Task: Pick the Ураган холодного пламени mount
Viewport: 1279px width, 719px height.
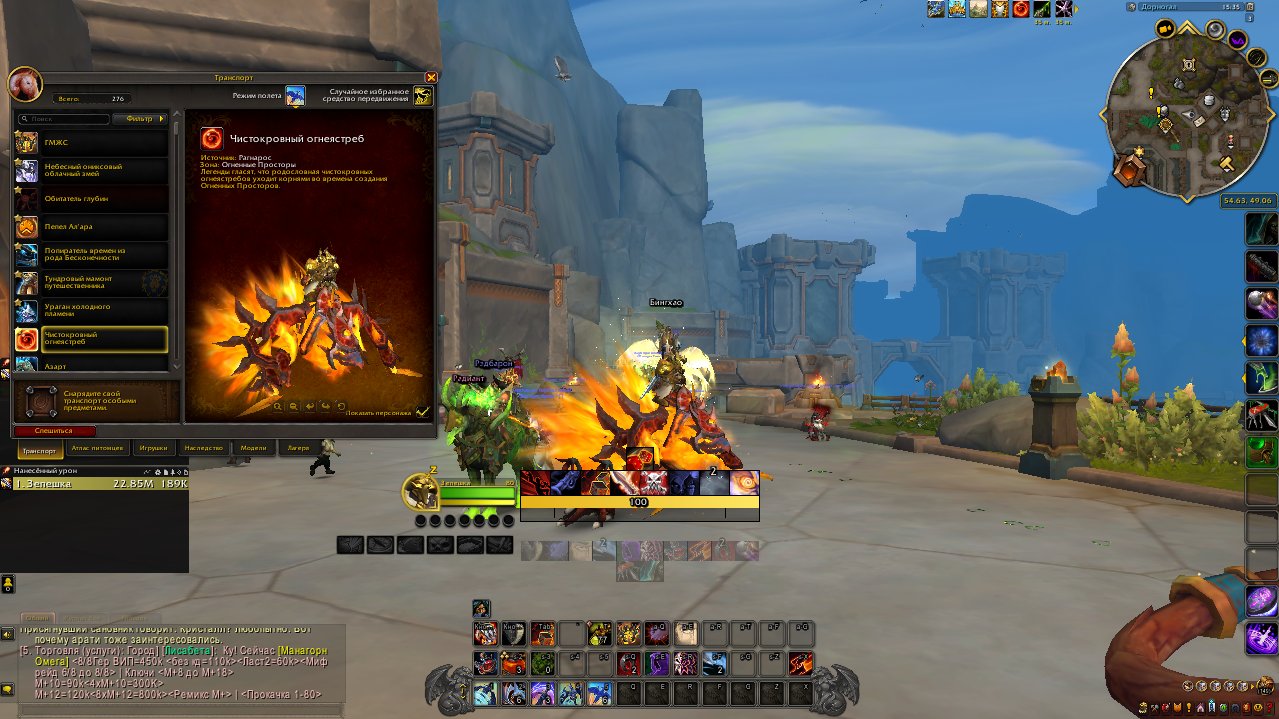Action: 91,311
